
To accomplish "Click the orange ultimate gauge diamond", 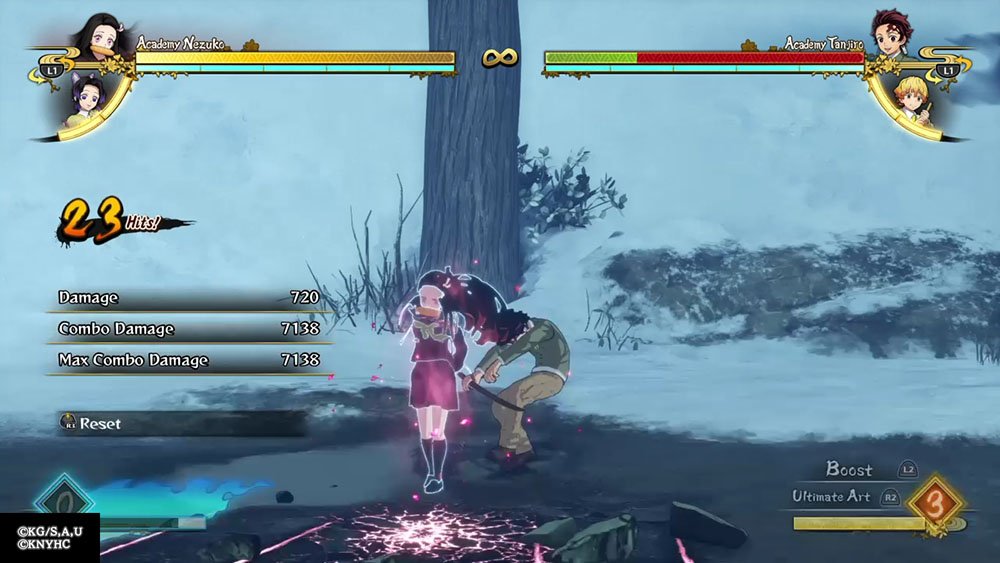I will pyautogui.click(x=937, y=503).
